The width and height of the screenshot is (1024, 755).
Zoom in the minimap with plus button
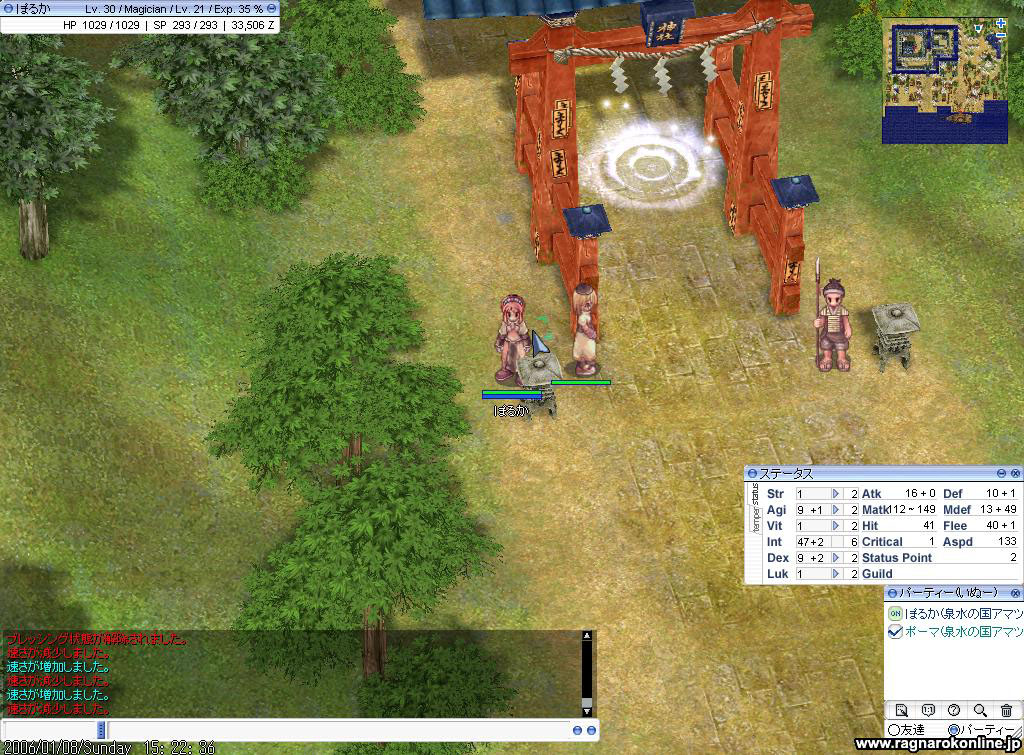1001,23
